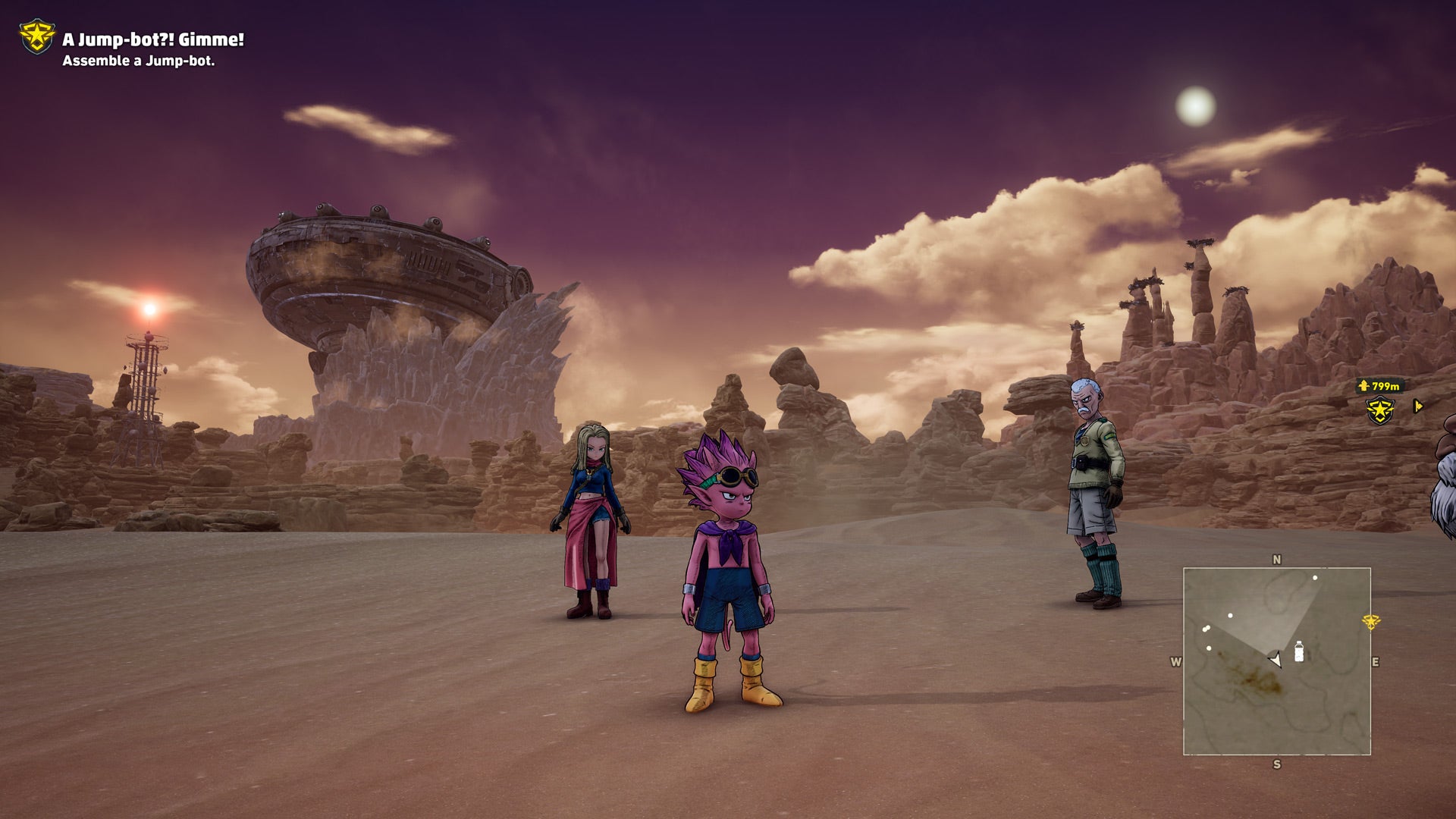Click the "799m" distance label
The height and width of the screenshot is (819, 1456).
pos(1386,386)
